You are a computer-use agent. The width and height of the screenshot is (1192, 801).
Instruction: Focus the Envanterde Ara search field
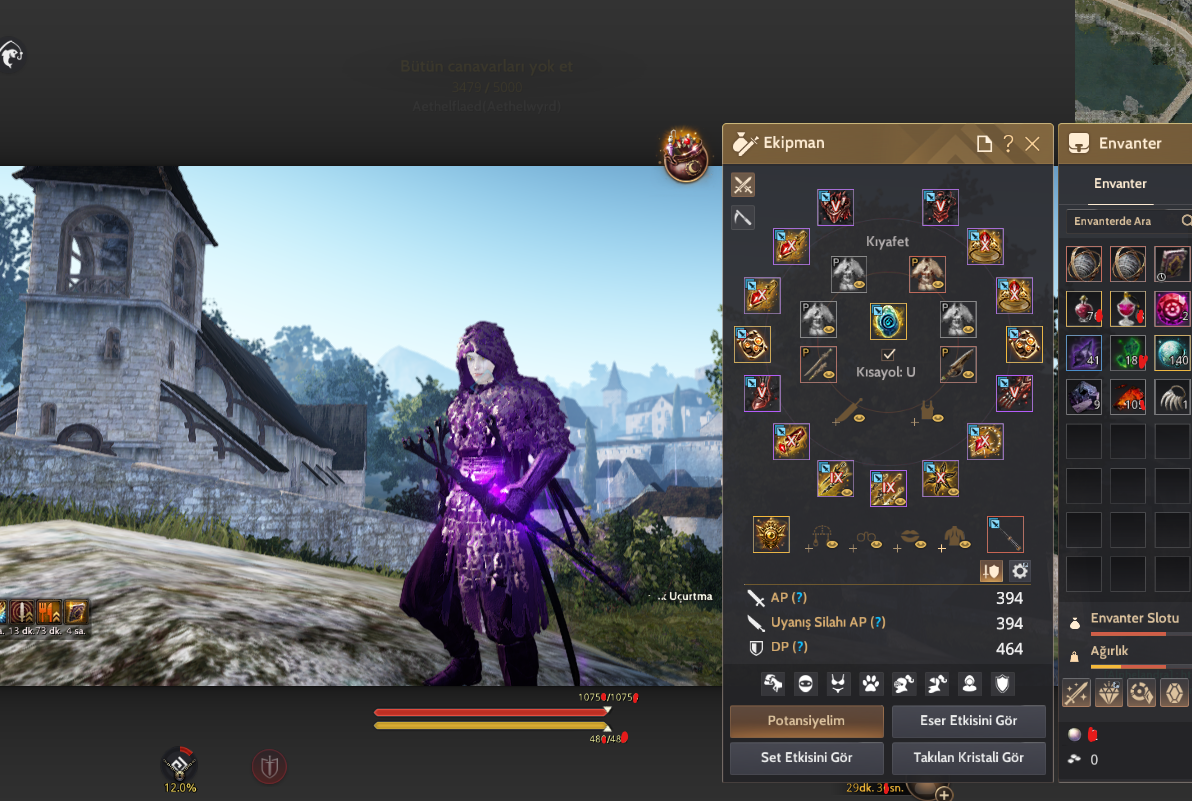click(1120, 221)
